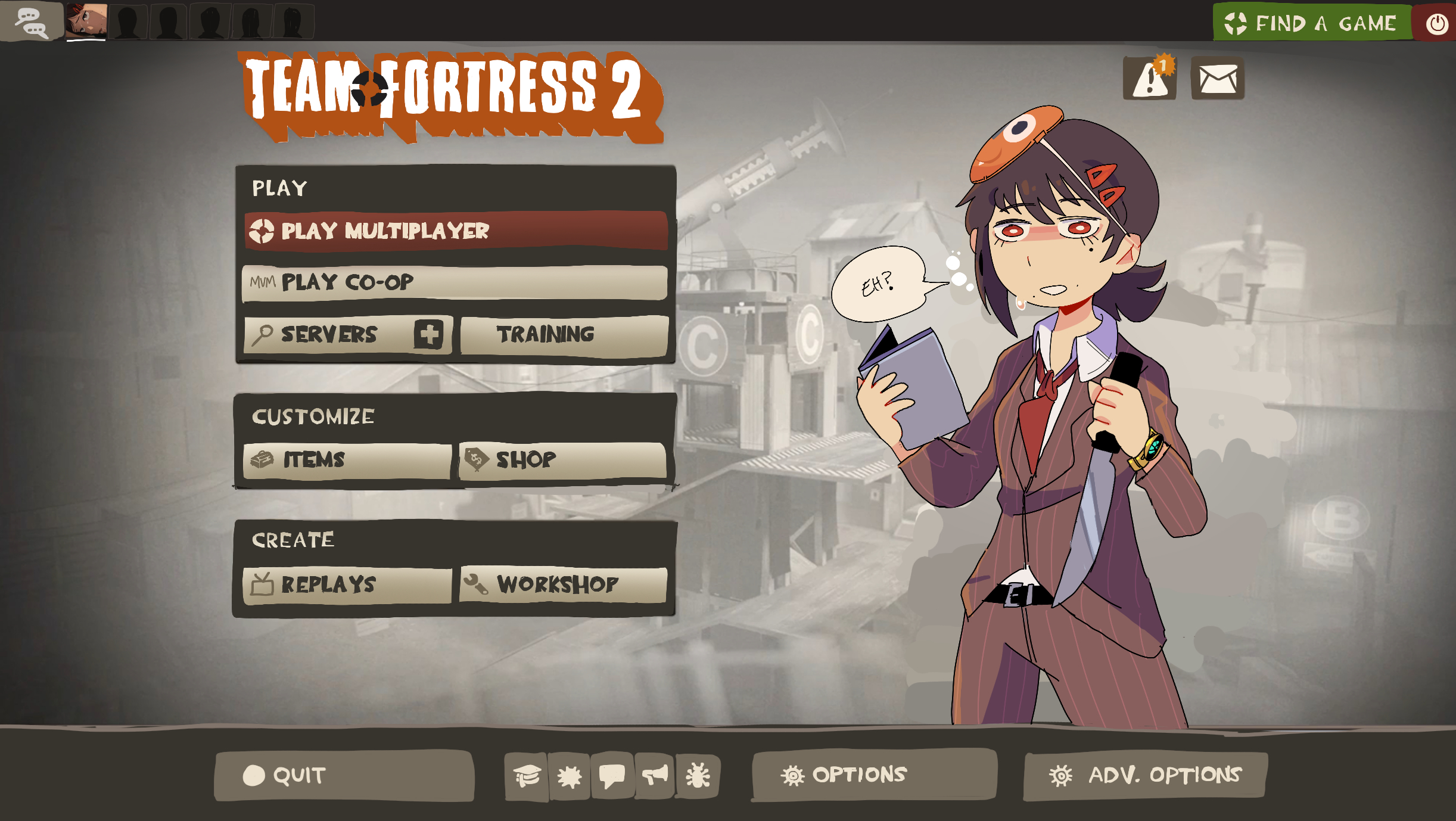Select your player avatar in party bar
Image resolution: width=1456 pixels, height=821 pixels.
(86, 21)
